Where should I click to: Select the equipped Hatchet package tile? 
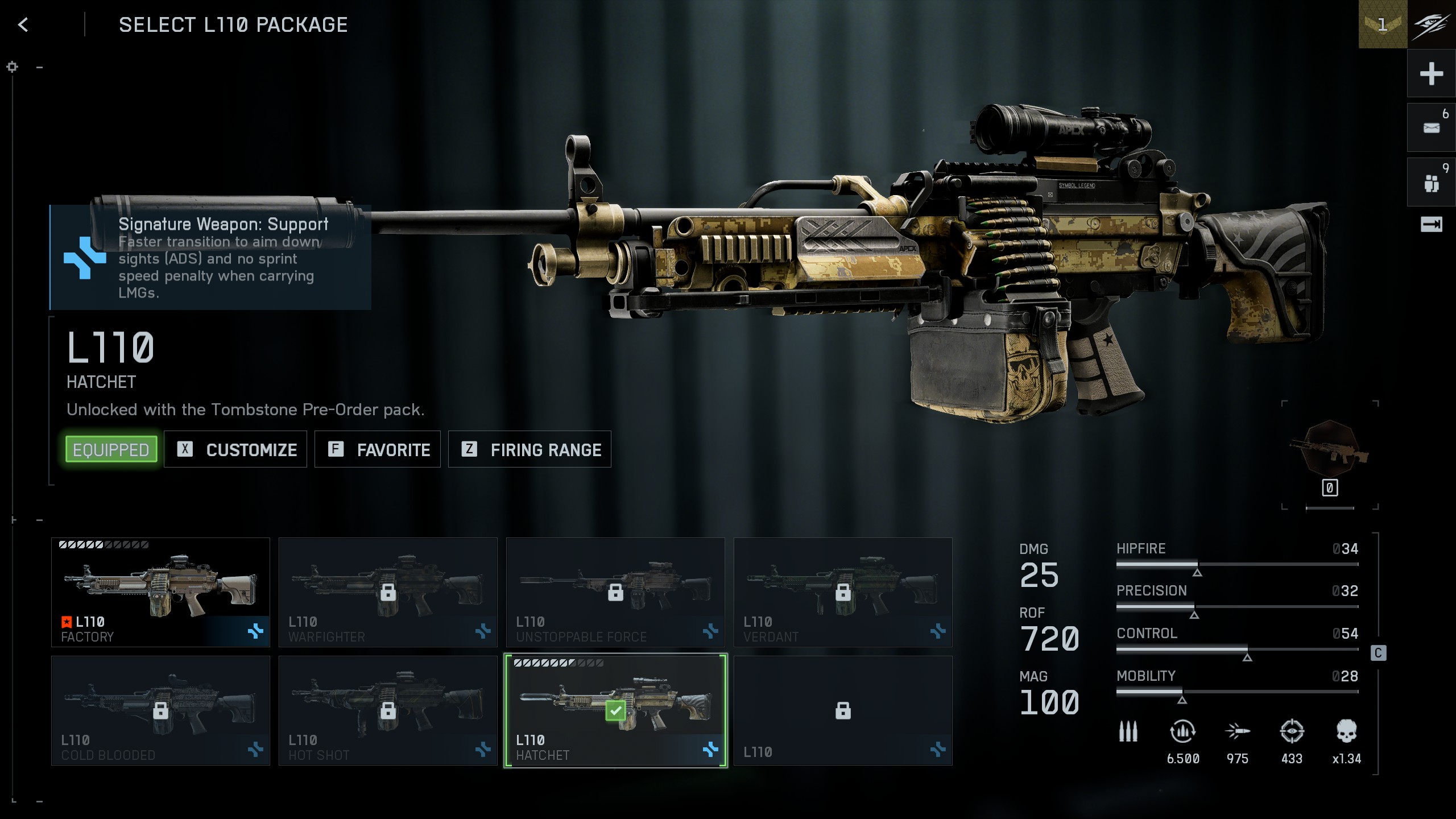point(615,710)
